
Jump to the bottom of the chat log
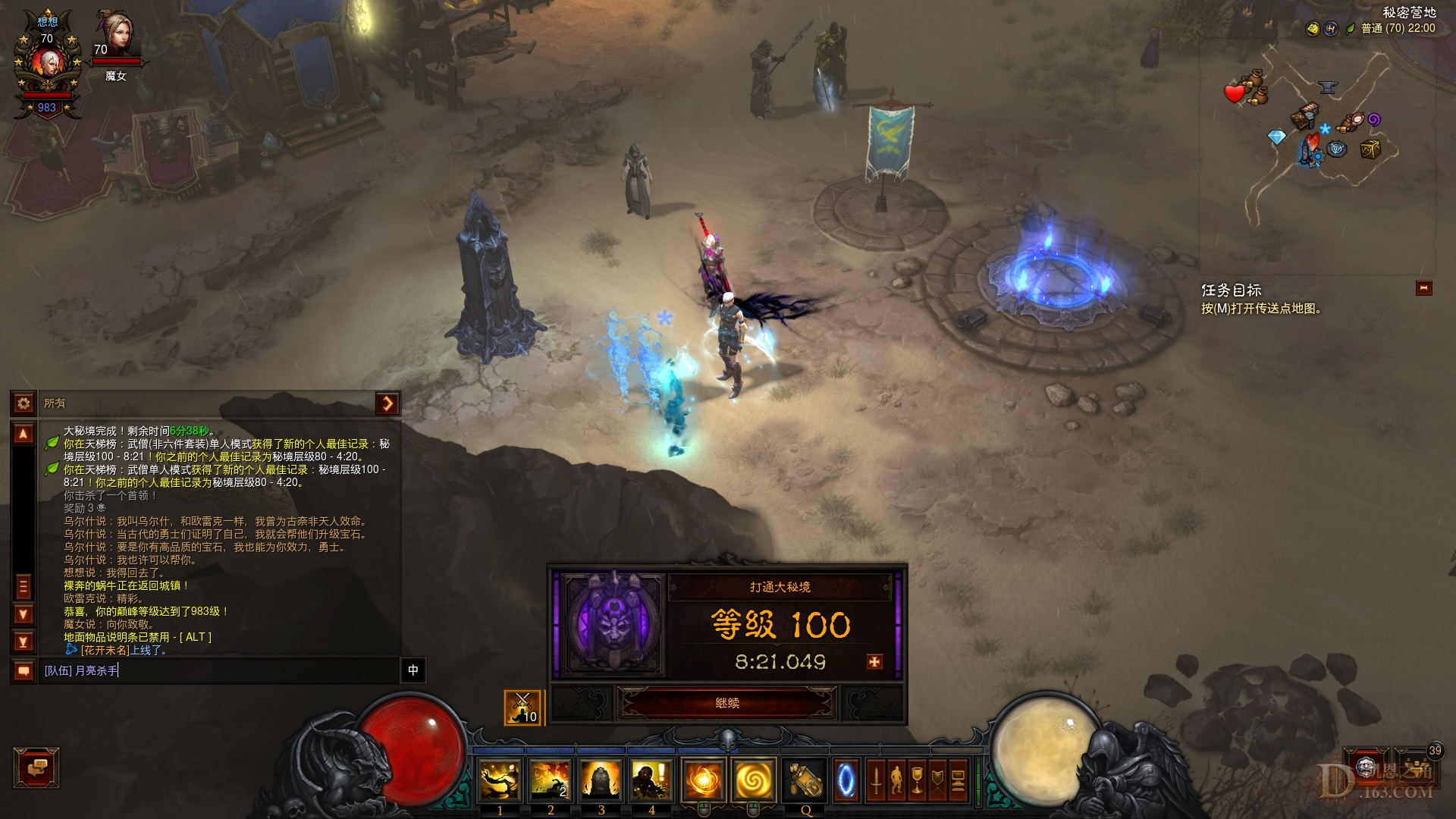pyautogui.click(x=24, y=642)
